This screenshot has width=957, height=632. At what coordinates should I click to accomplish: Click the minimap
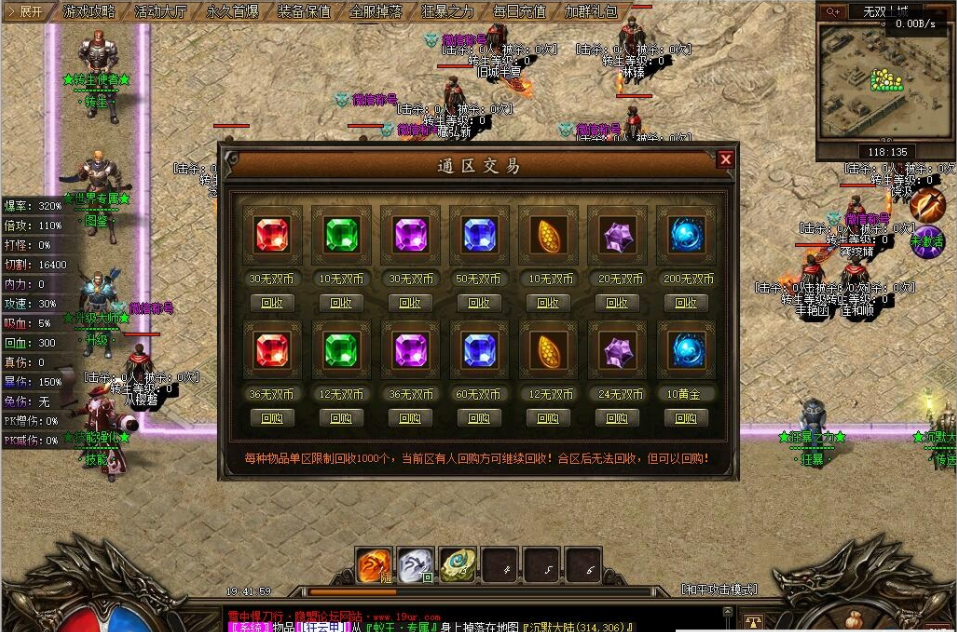pos(880,82)
